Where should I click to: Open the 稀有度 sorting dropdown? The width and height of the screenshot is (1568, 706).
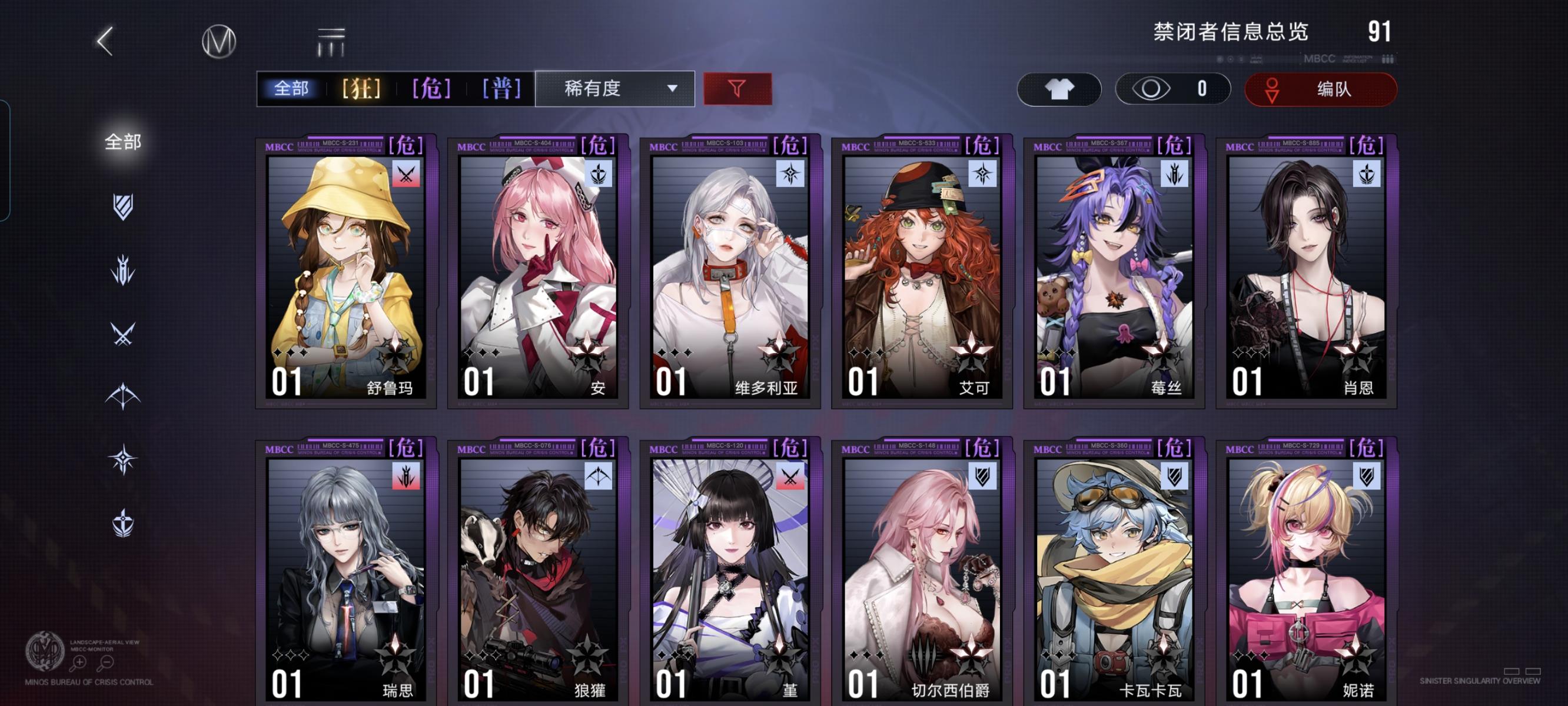tap(615, 89)
